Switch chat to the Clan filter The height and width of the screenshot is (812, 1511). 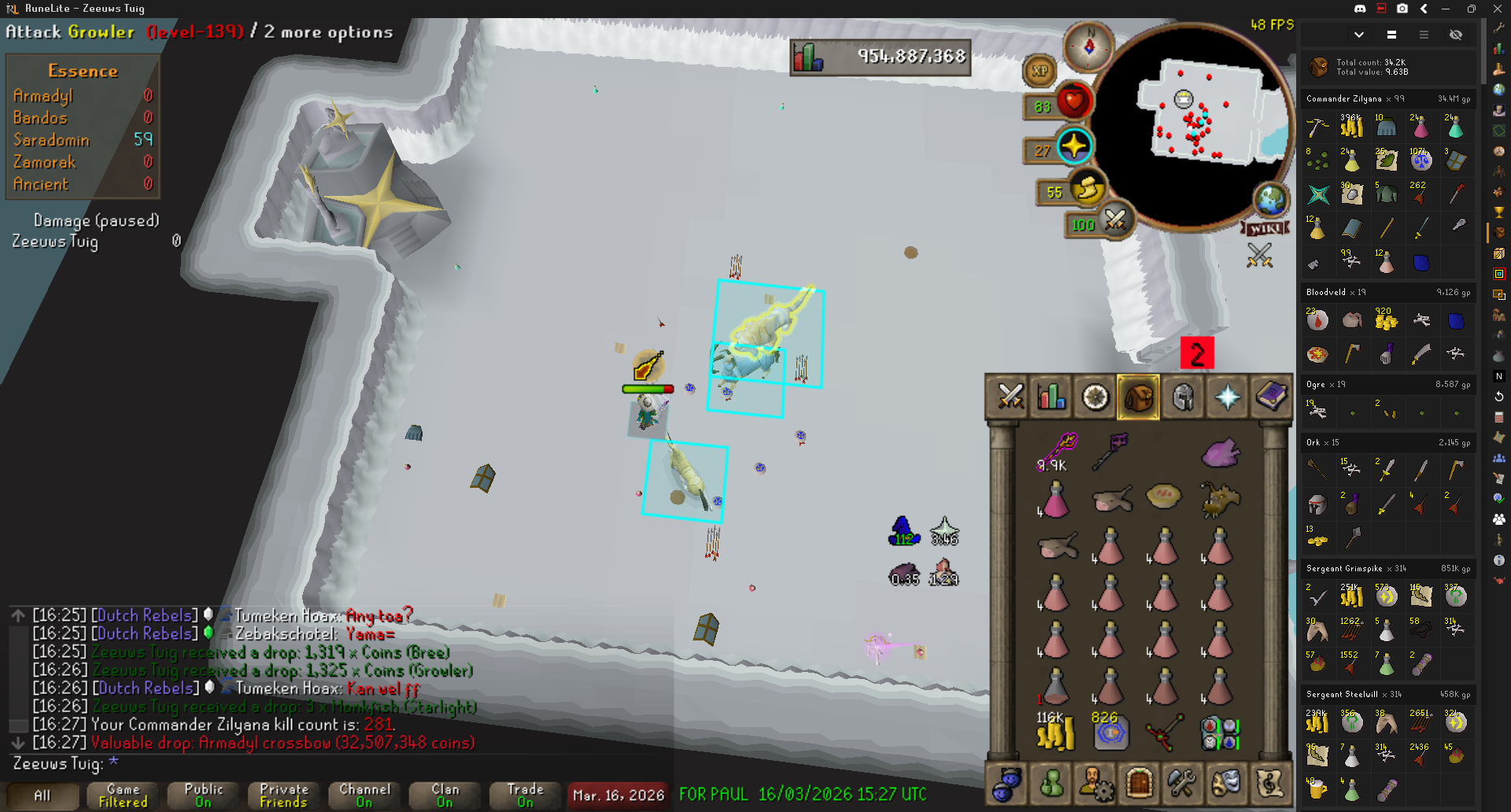point(445,795)
